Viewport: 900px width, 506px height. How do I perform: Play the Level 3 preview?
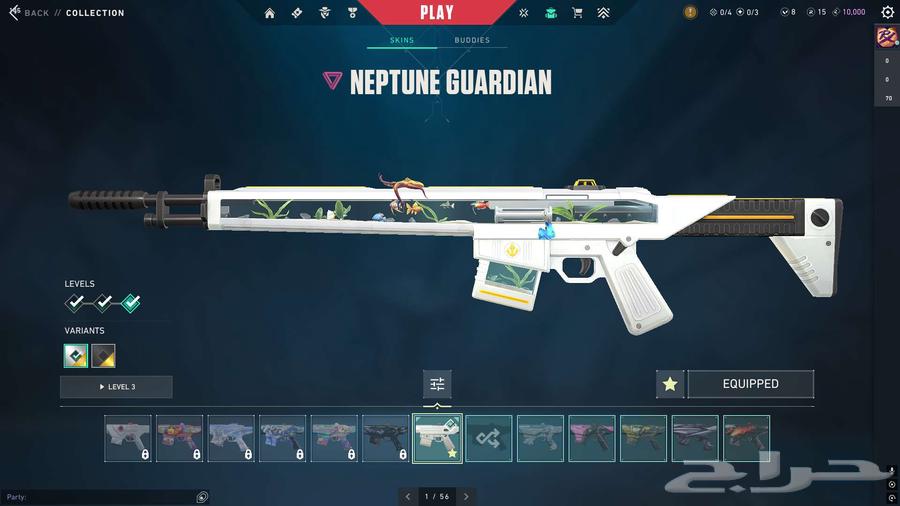pos(116,387)
